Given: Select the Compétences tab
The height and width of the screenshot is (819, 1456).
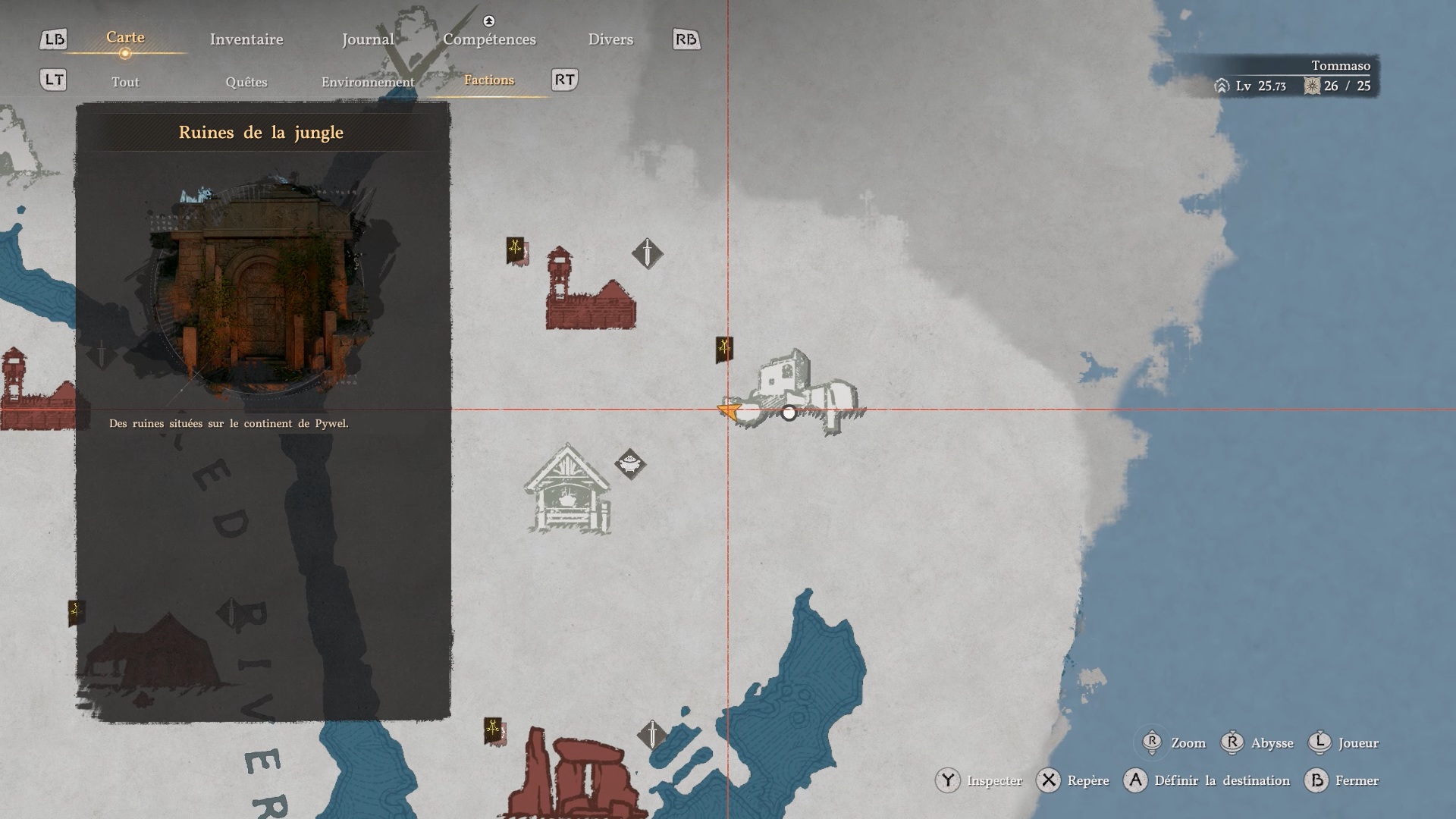Looking at the screenshot, I should coord(489,39).
